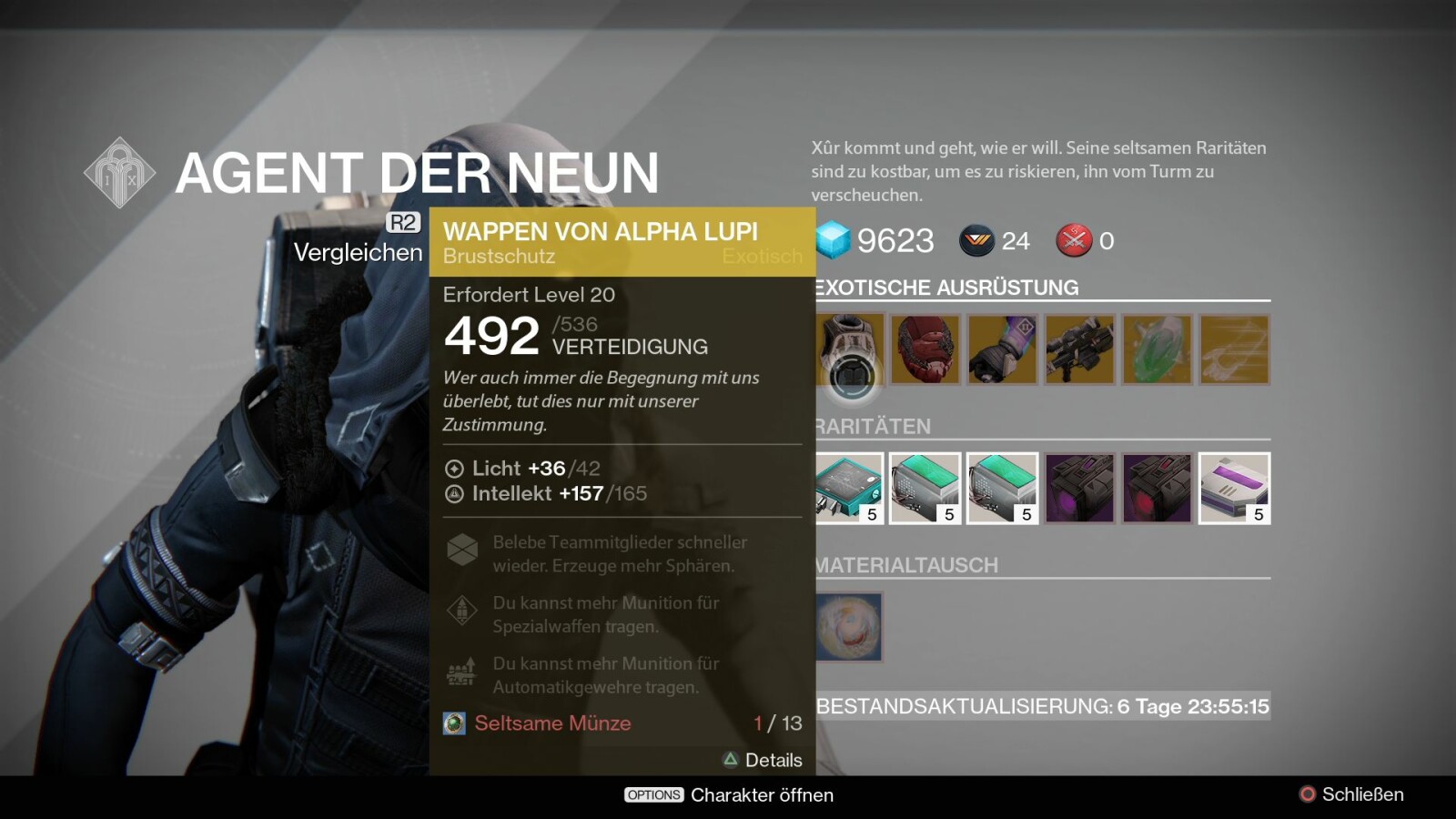Select the white box with purple stripe
This screenshot has width=1456, height=819.
[1235, 488]
